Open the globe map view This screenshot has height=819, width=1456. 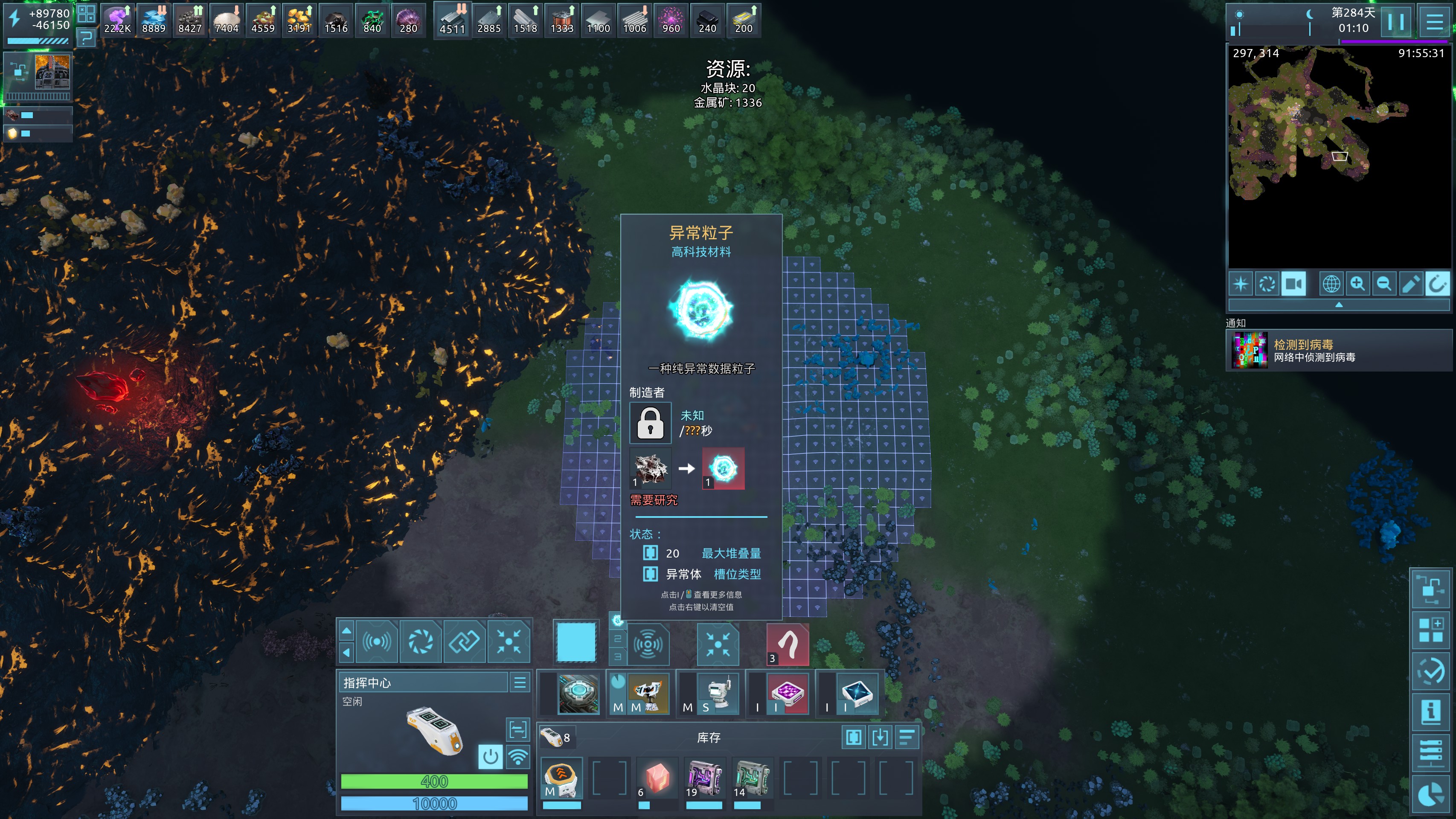coord(1331,284)
